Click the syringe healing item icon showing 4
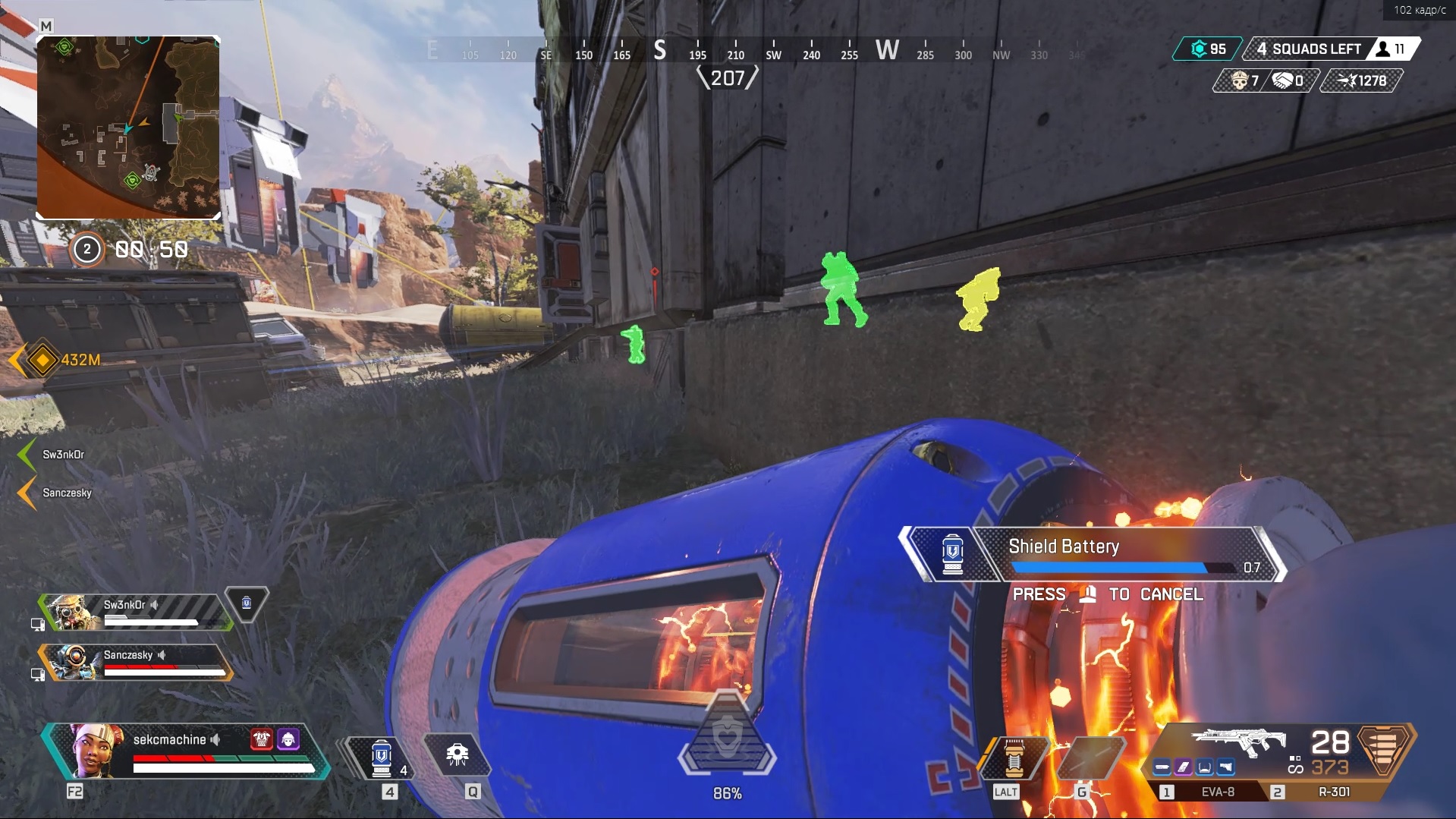1456x819 pixels. coord(382,754)
